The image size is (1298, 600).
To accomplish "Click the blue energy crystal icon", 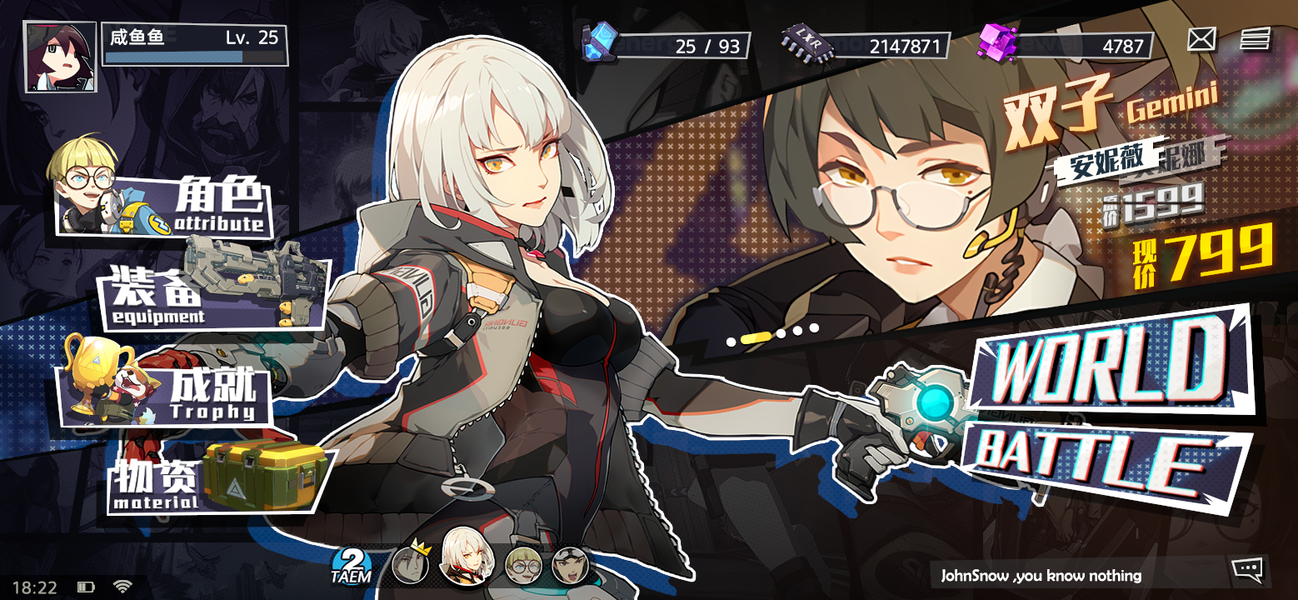I will coord(600,43).
